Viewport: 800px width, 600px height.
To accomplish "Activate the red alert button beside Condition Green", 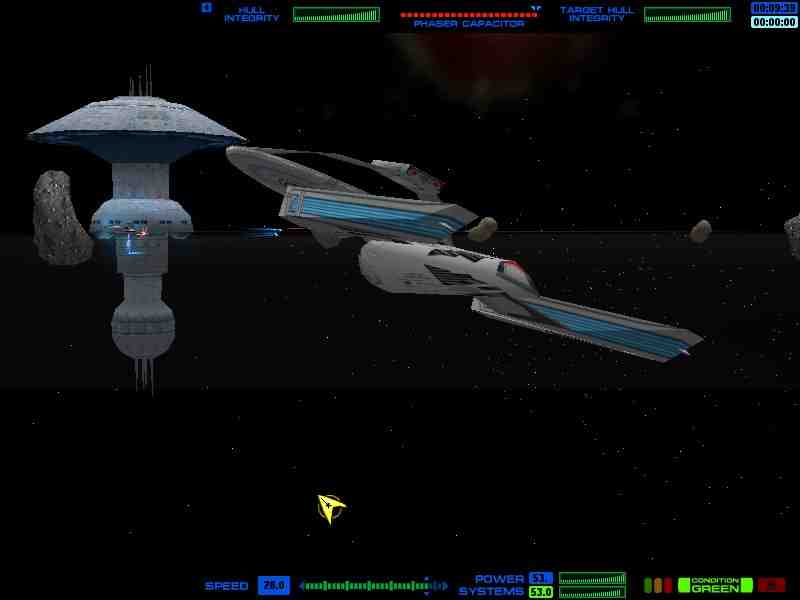I will click(x=770, y=585).
